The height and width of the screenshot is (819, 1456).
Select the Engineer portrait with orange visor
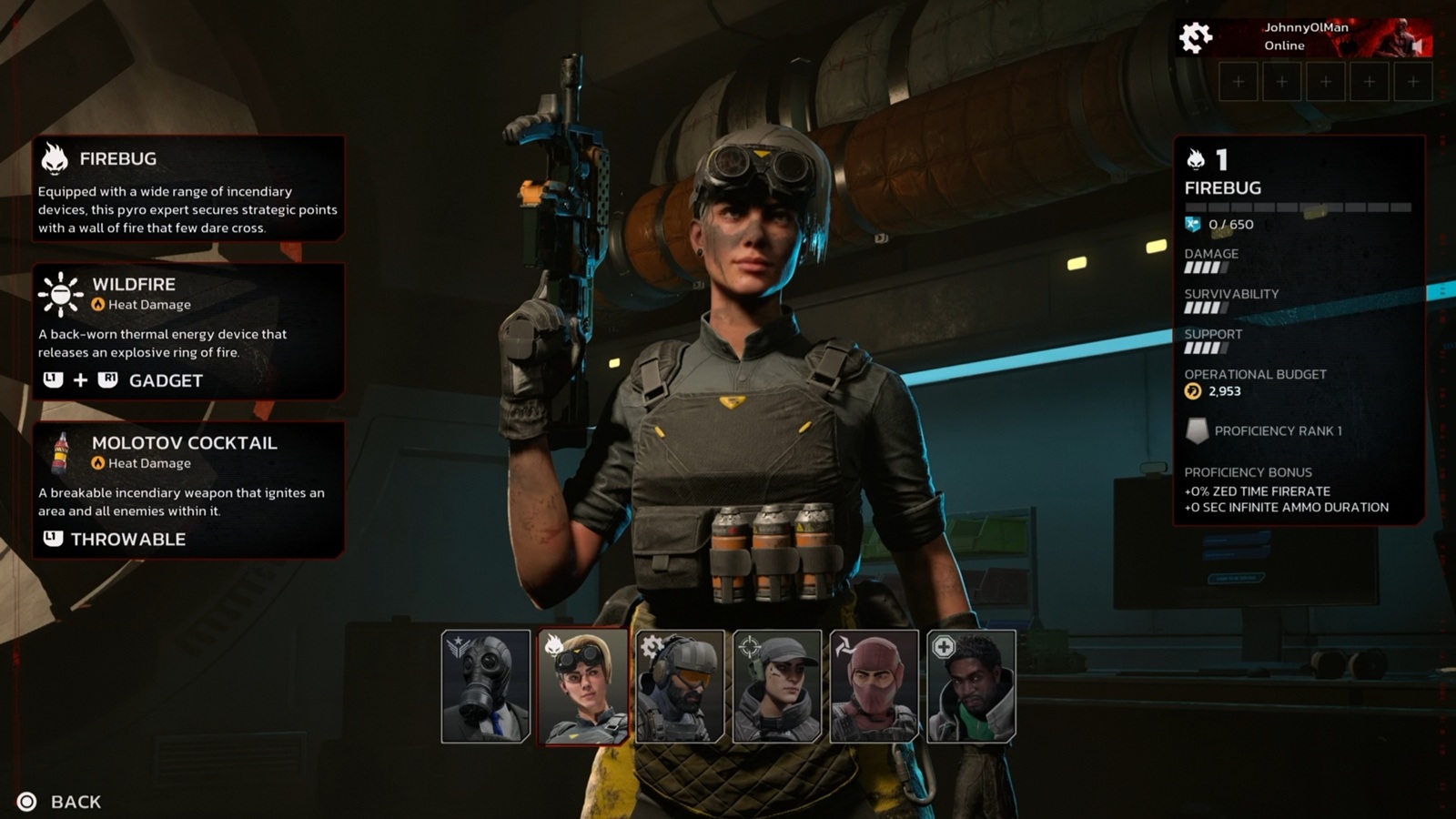coord(680,686)
